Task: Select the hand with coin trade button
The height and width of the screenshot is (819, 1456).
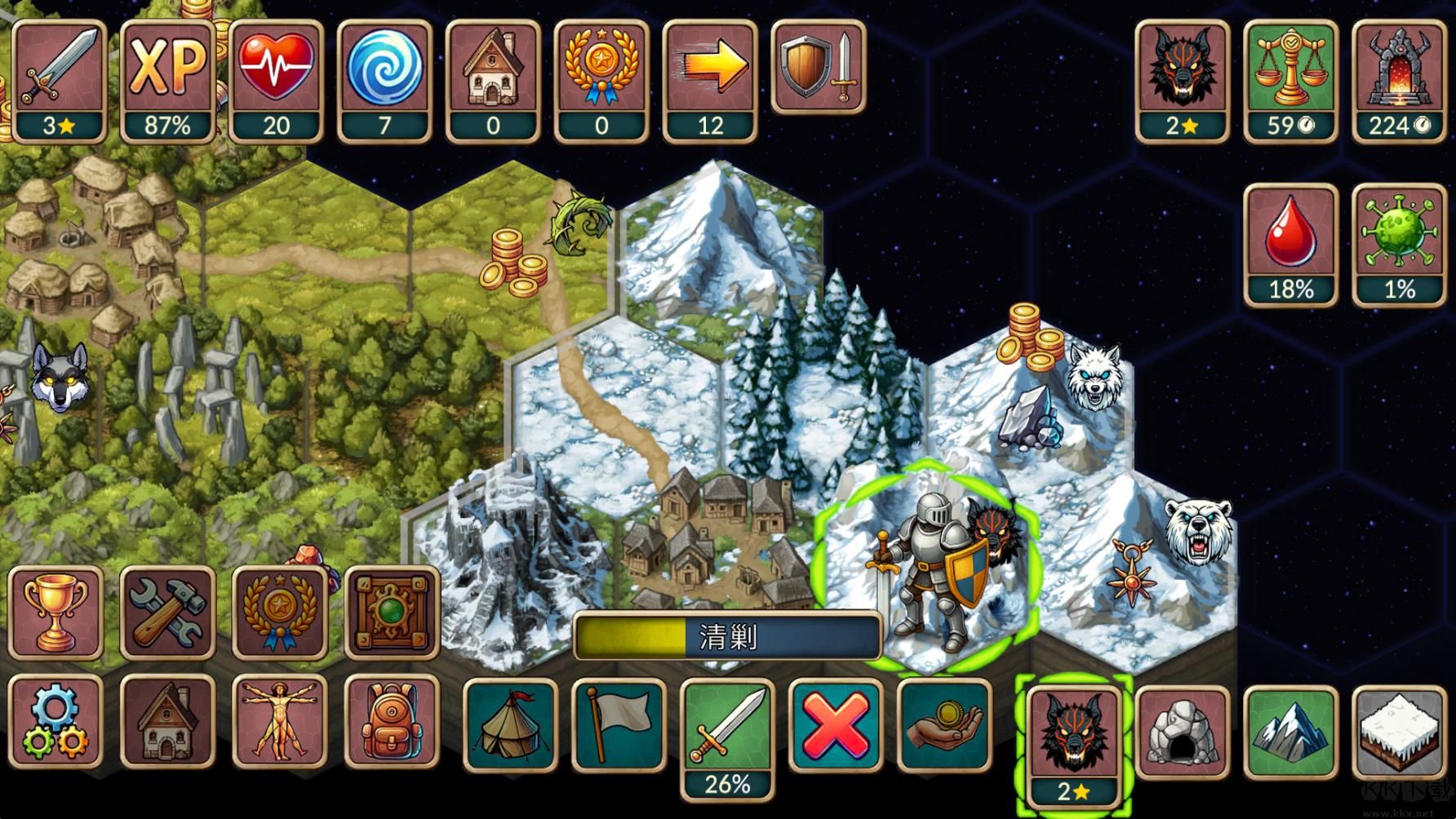Action: point(944,724)
